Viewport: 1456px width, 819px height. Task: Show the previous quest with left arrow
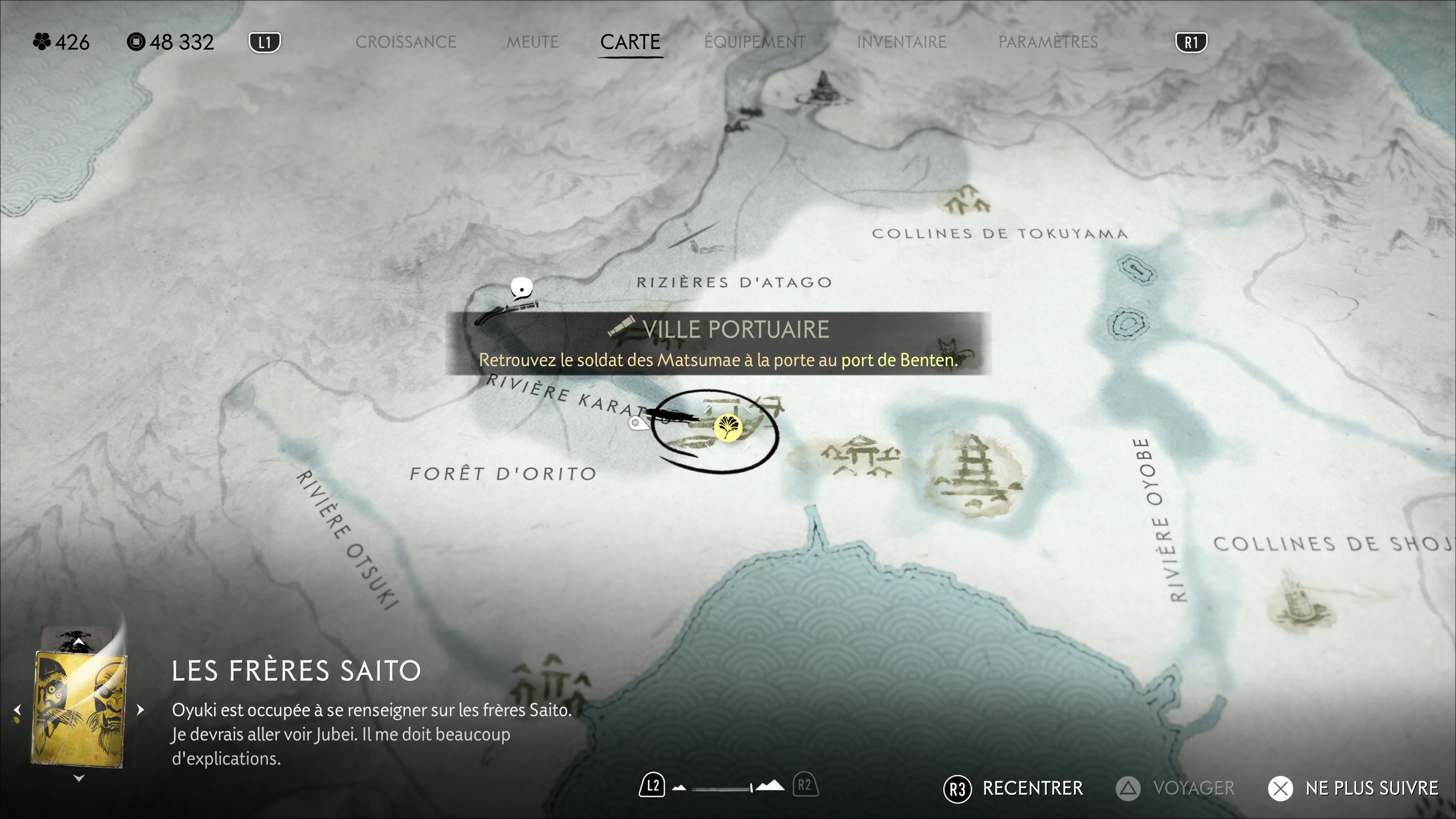coord(17,709)
